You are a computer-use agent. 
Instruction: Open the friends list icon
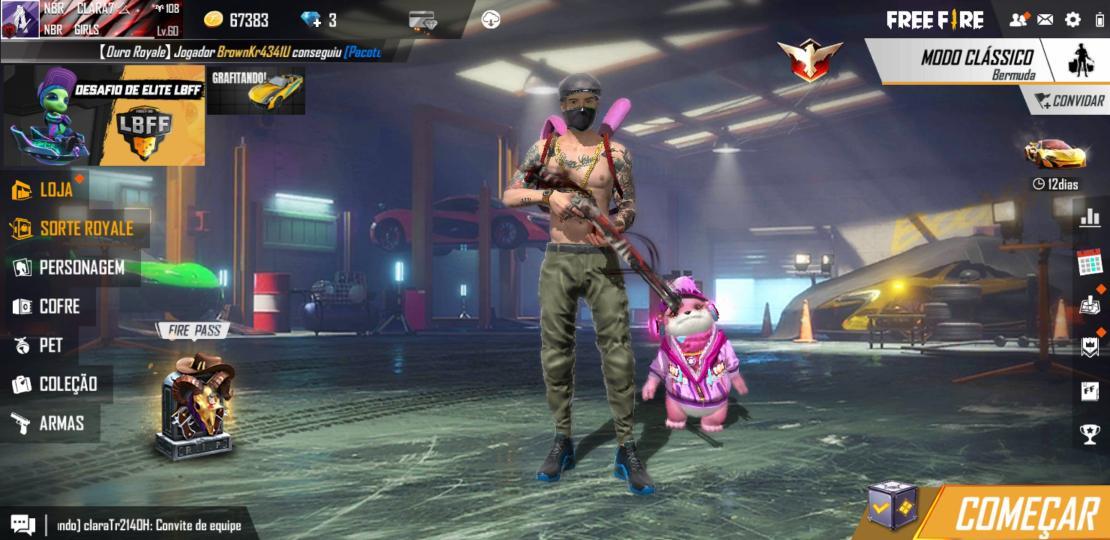[x=1018, y=19]
